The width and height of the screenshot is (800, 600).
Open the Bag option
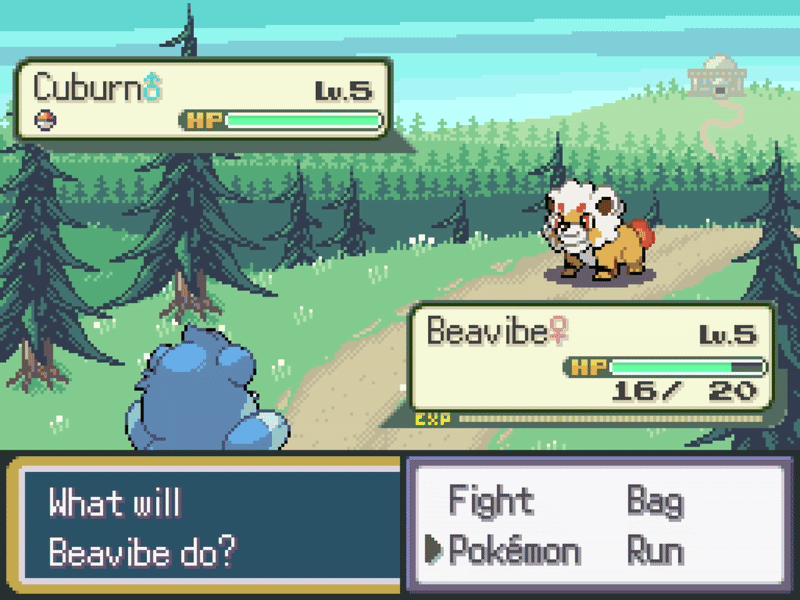point(655,500)
